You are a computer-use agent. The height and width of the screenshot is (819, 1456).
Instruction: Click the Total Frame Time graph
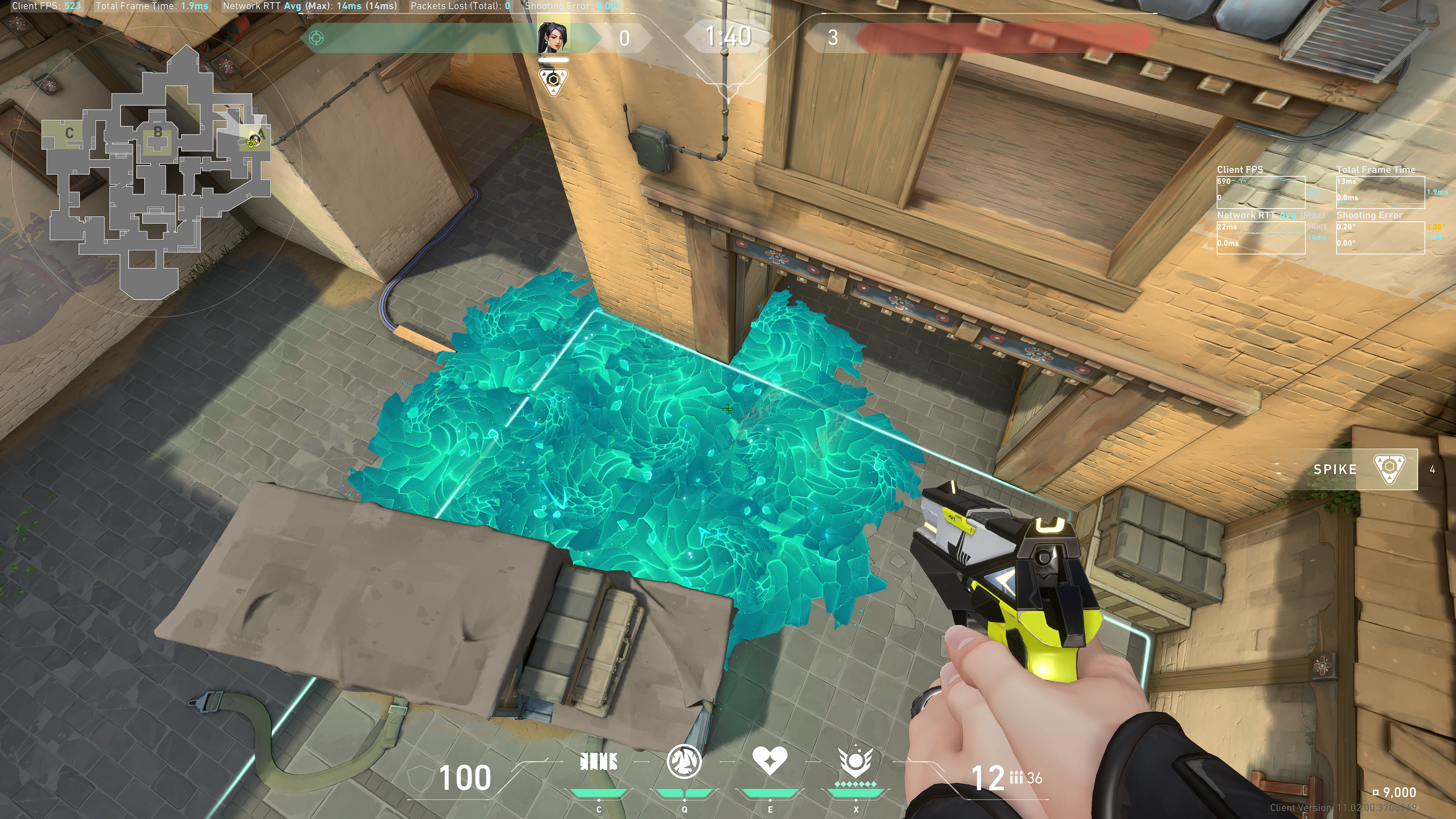click(1380, 192)
